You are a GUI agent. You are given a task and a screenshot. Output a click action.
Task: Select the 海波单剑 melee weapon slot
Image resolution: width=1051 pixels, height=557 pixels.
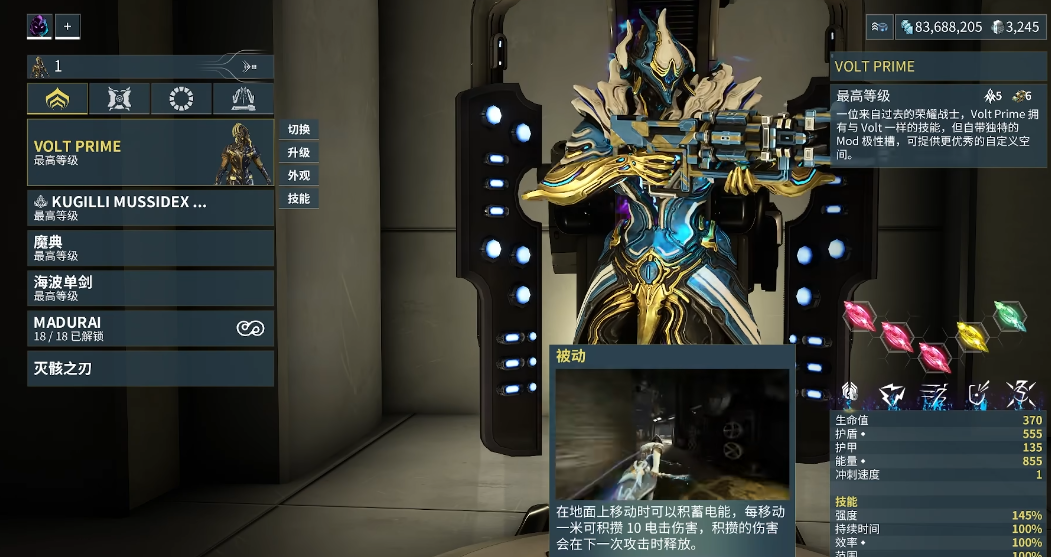click(150, 288)
